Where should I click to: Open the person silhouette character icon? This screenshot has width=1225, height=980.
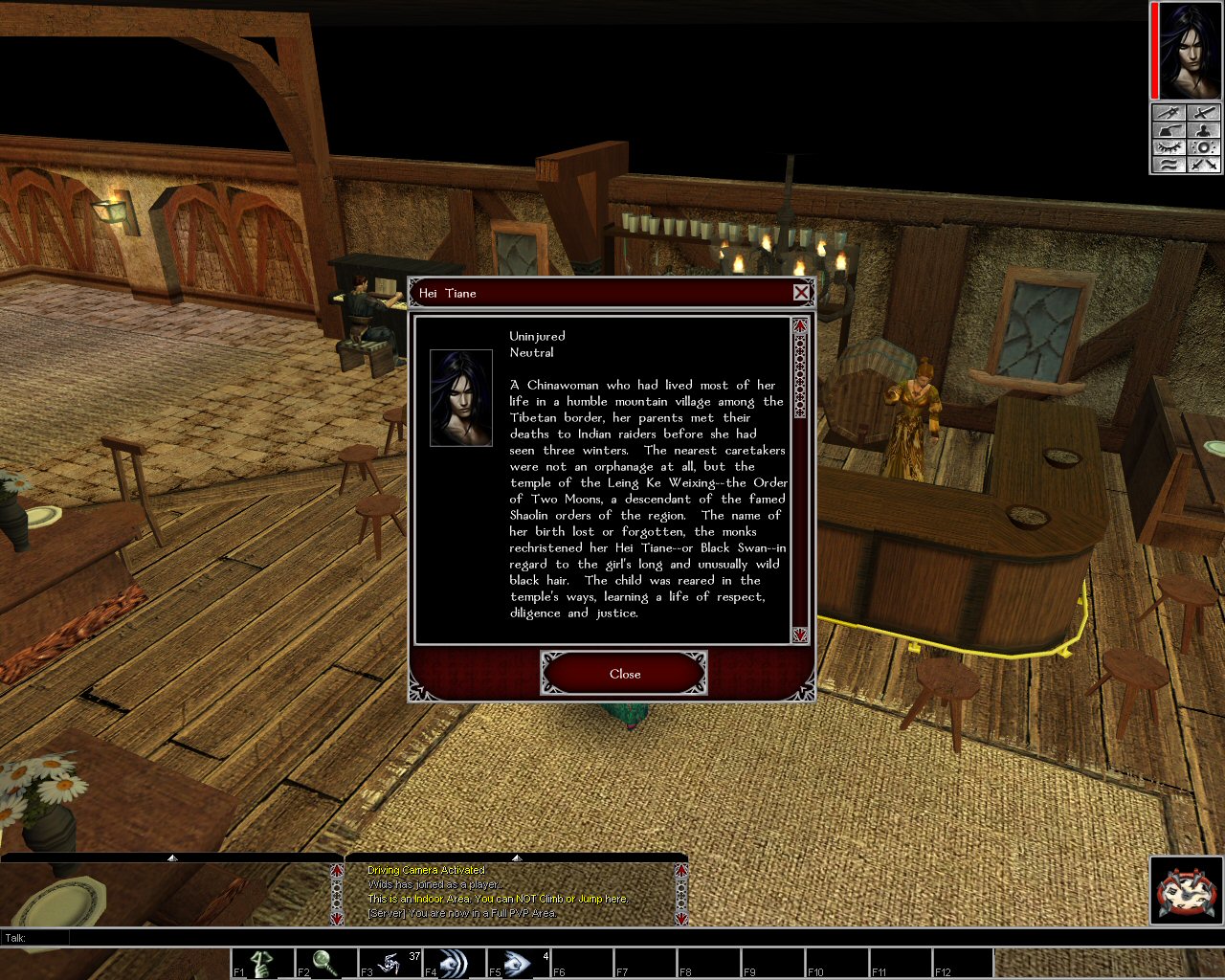coord(1204,130)
